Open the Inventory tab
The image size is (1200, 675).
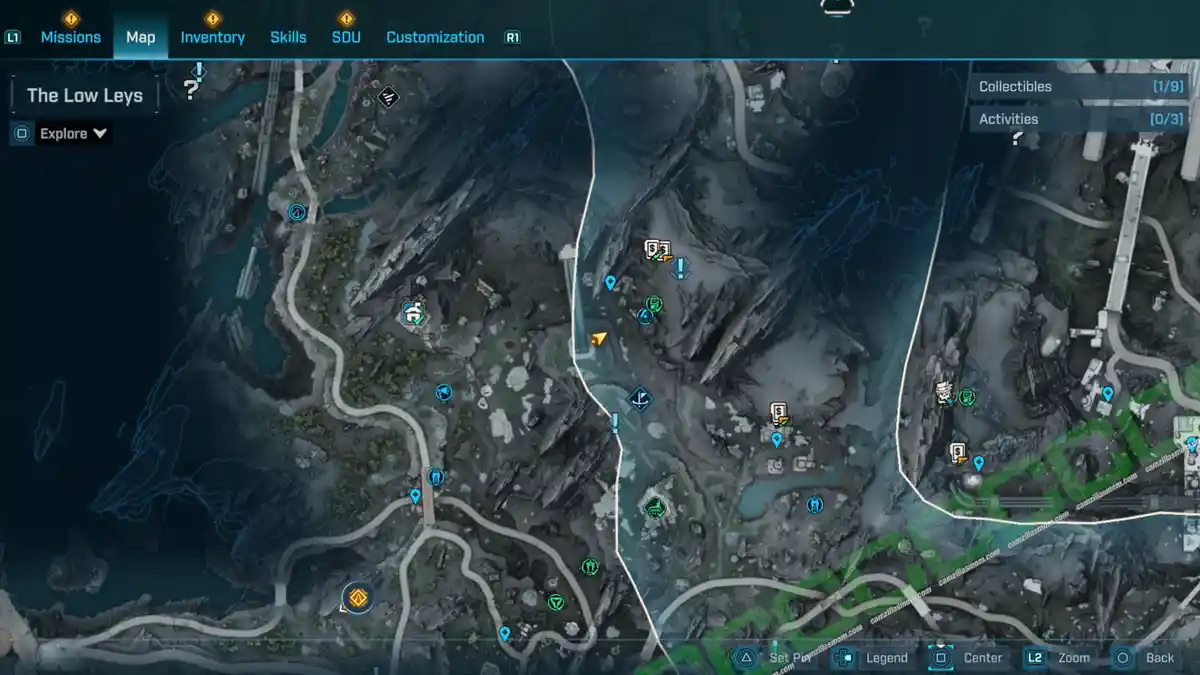pos(212,37)
